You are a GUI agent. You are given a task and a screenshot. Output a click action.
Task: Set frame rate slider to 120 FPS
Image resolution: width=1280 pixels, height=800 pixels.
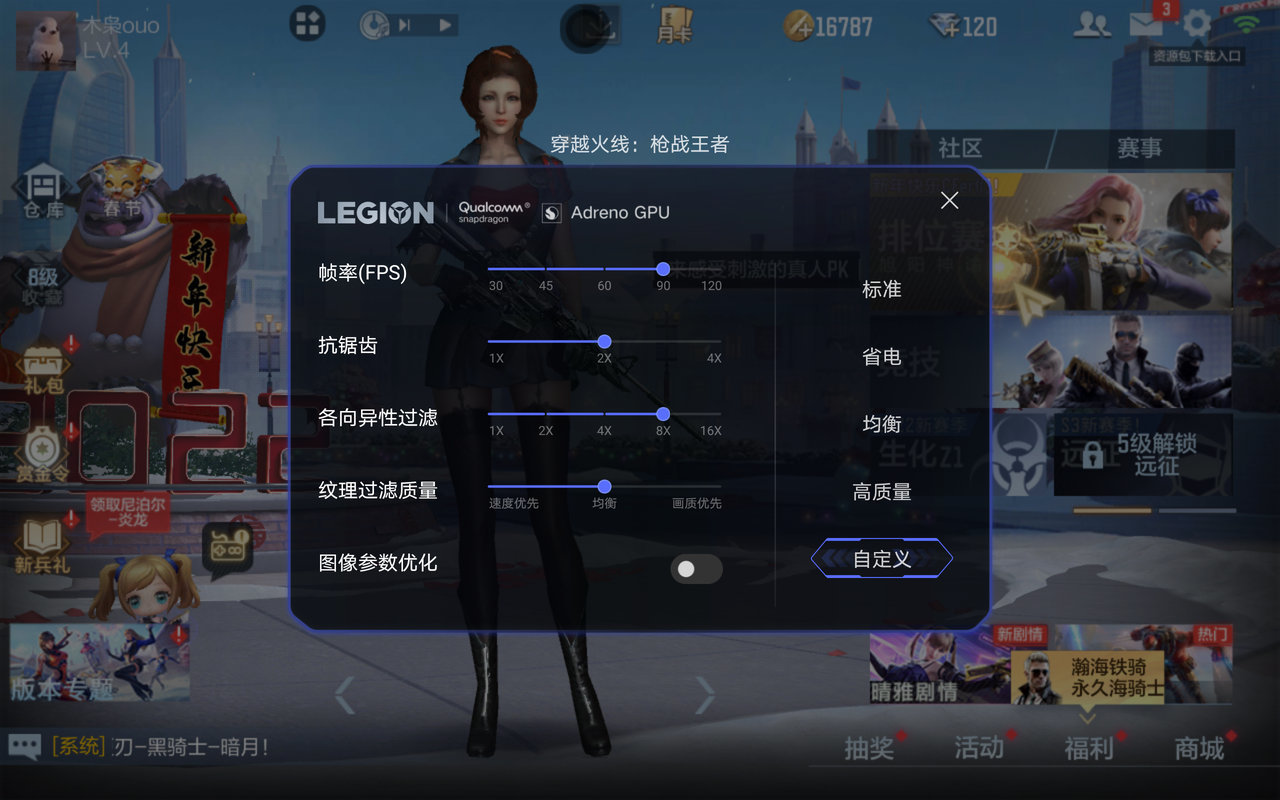coord(711,269)
